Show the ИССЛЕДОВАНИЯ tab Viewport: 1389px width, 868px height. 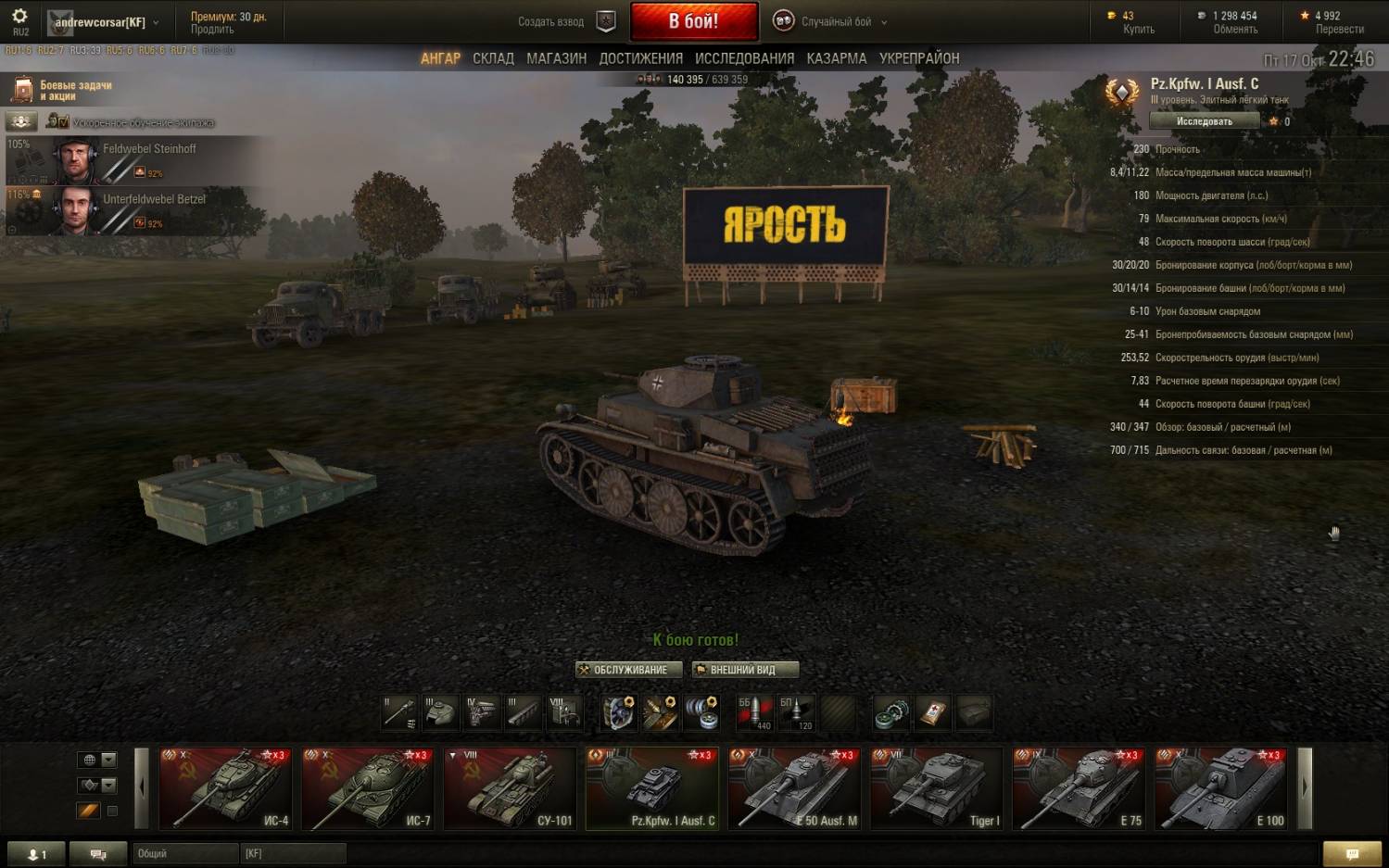pyautogui.click(x=744, y=58)
